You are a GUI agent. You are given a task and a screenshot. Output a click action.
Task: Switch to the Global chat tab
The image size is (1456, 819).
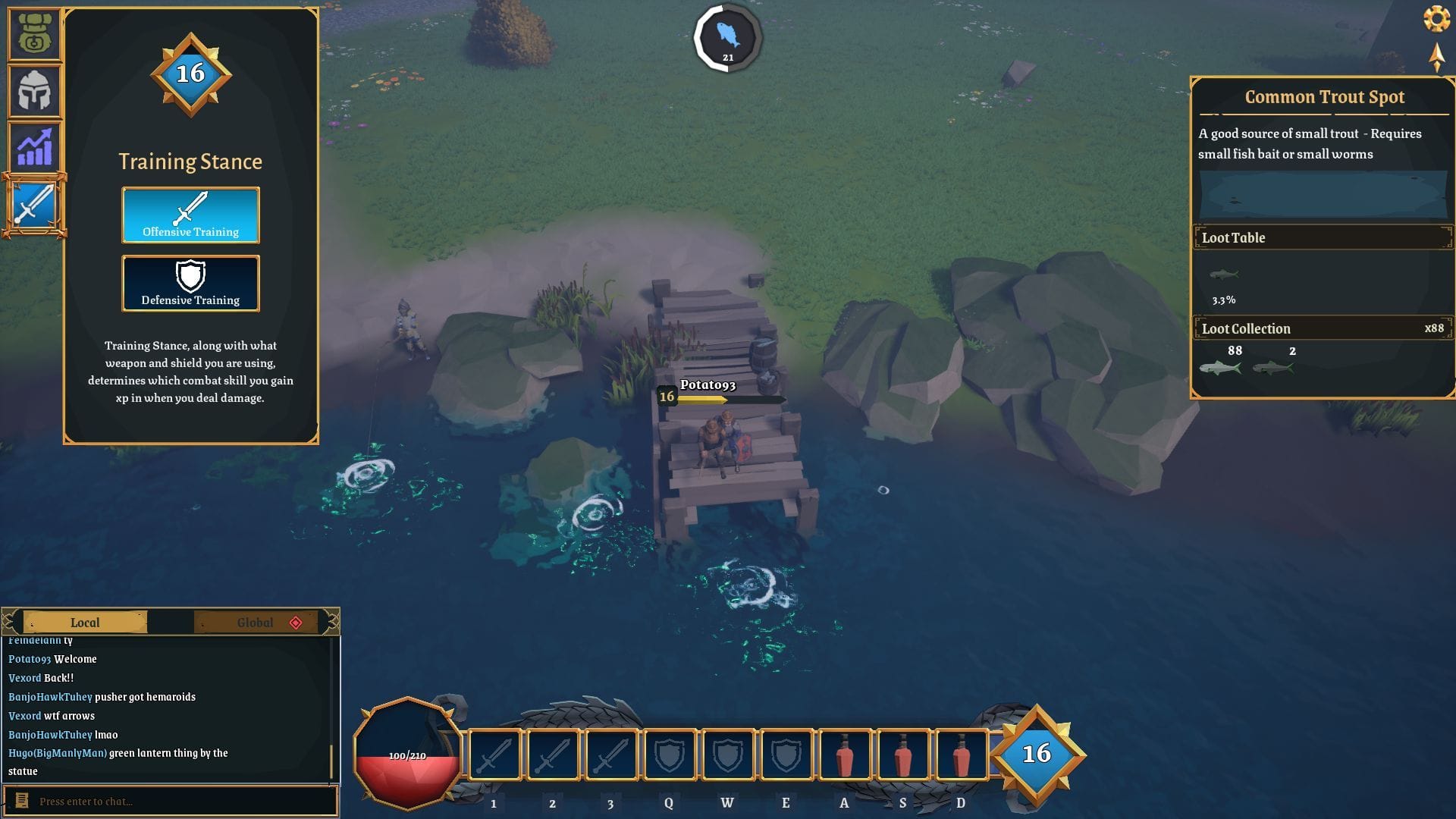pyautogui.click(x=256, y=622)
